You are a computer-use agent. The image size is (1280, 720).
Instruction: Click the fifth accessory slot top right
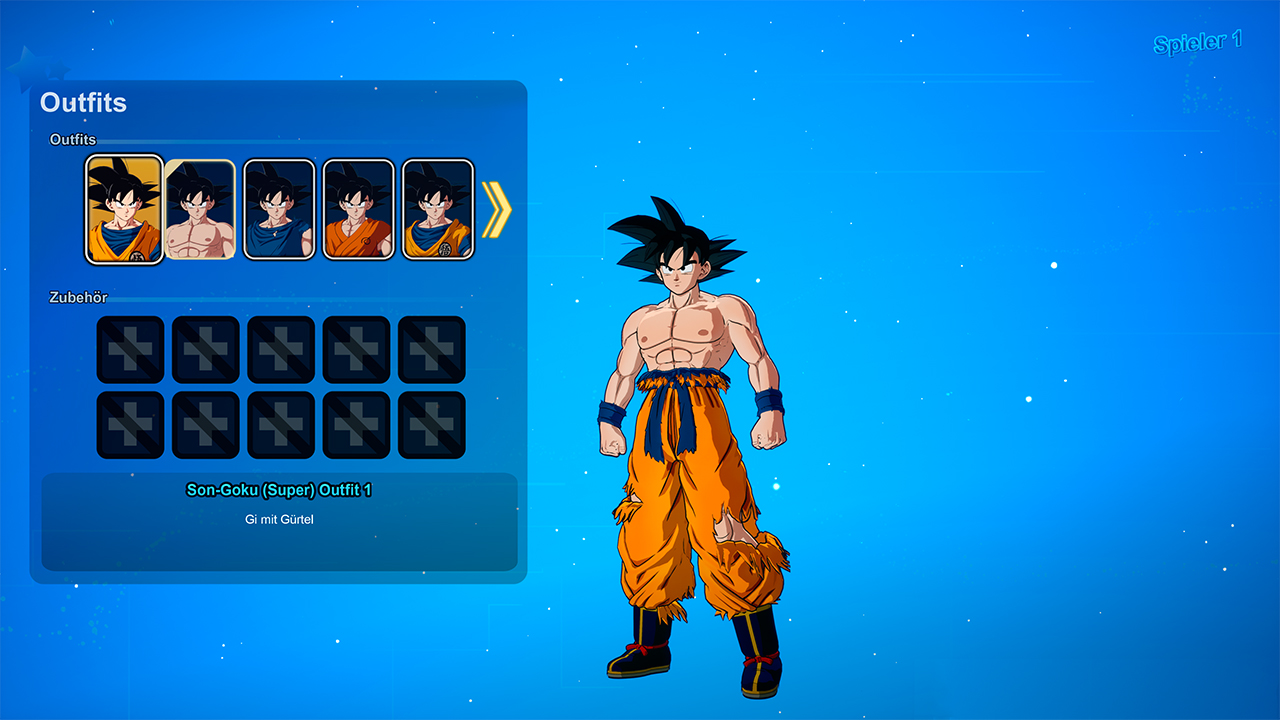431,351
